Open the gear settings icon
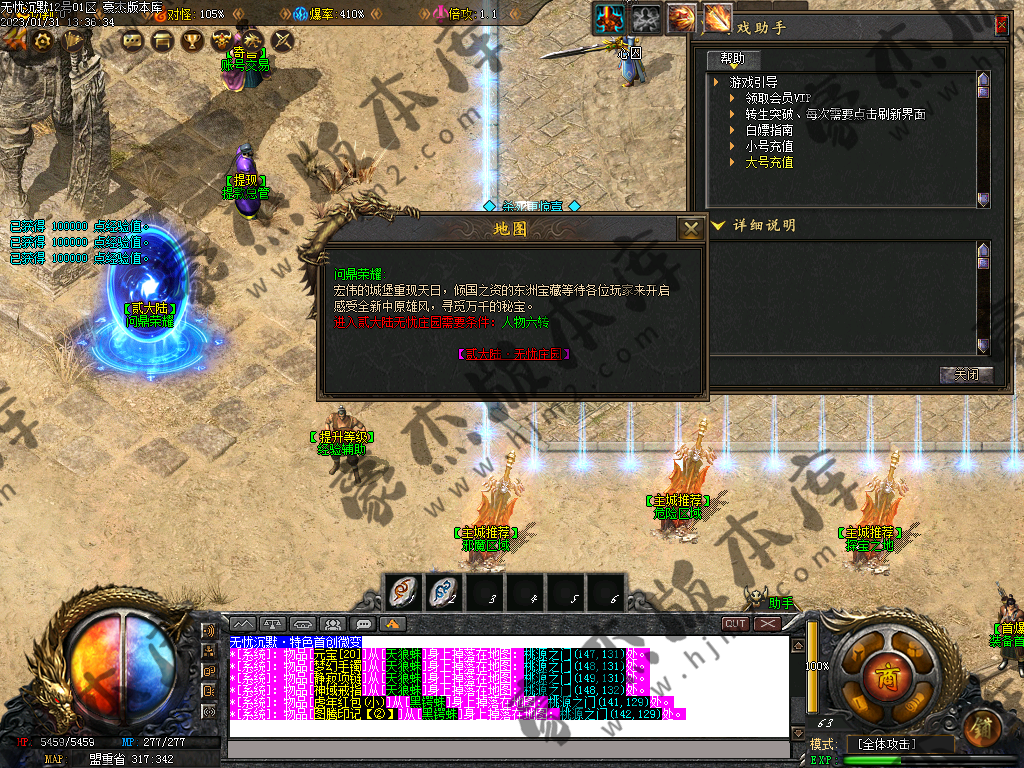The width and height of the screenshot is (1024, 768). 43,41
